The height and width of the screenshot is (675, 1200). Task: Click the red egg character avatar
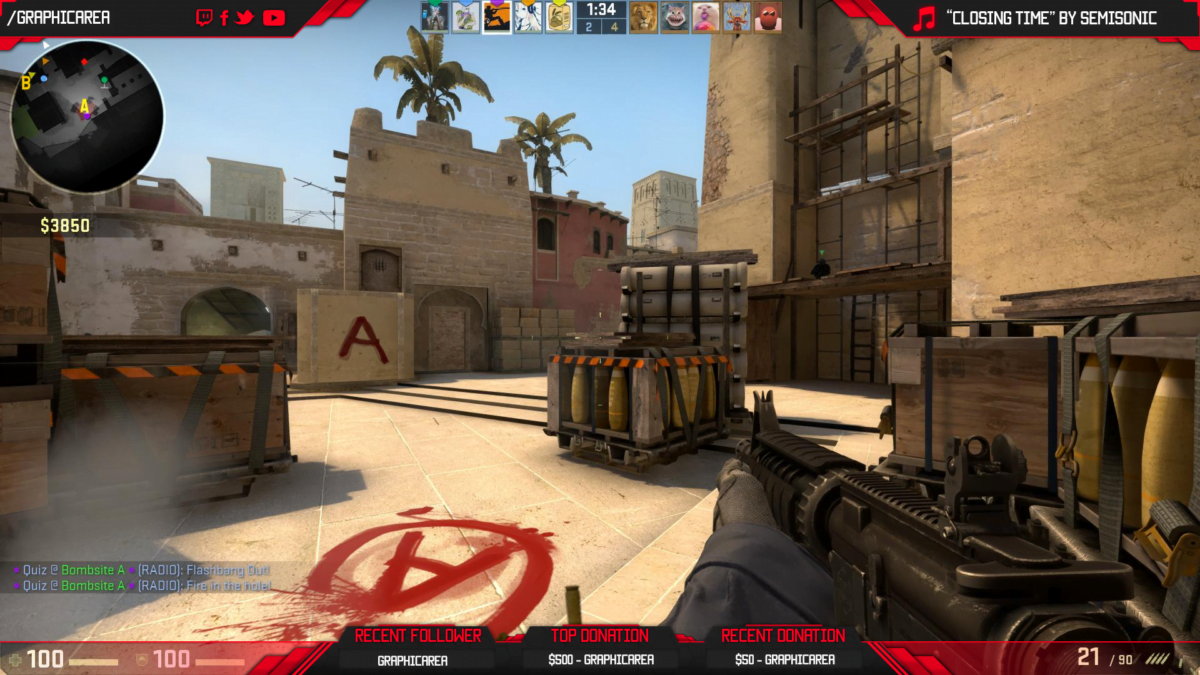768,17
